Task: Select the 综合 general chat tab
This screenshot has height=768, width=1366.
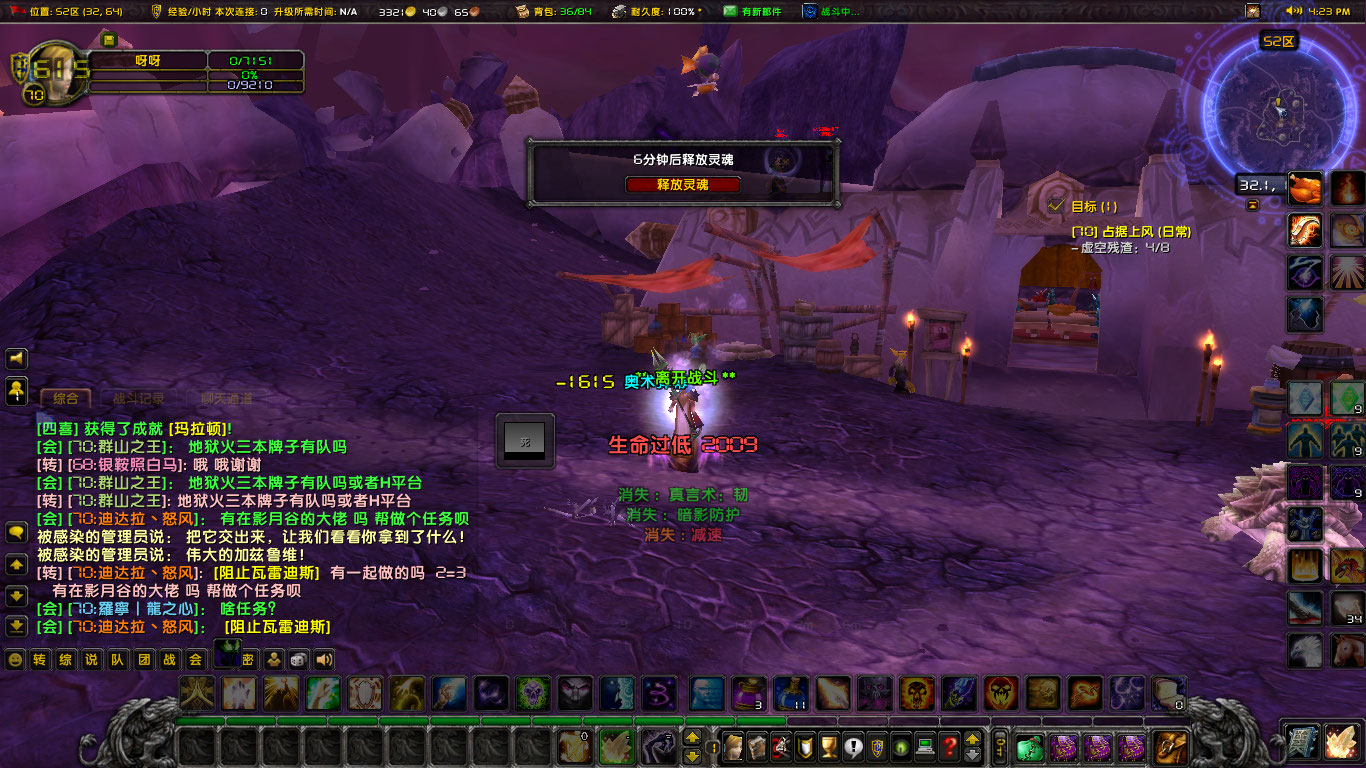Action: [66, 398]
